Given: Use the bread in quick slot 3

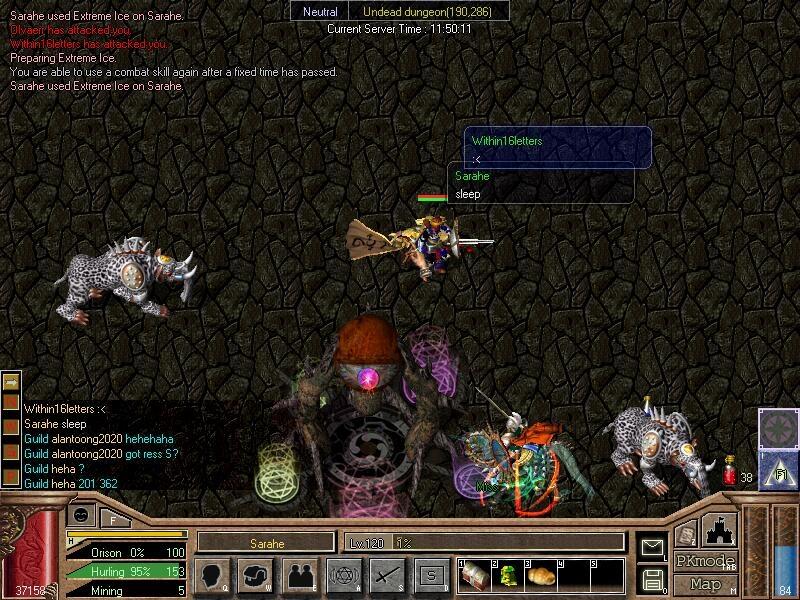Looking at the screenshot, I should [541, 575].
